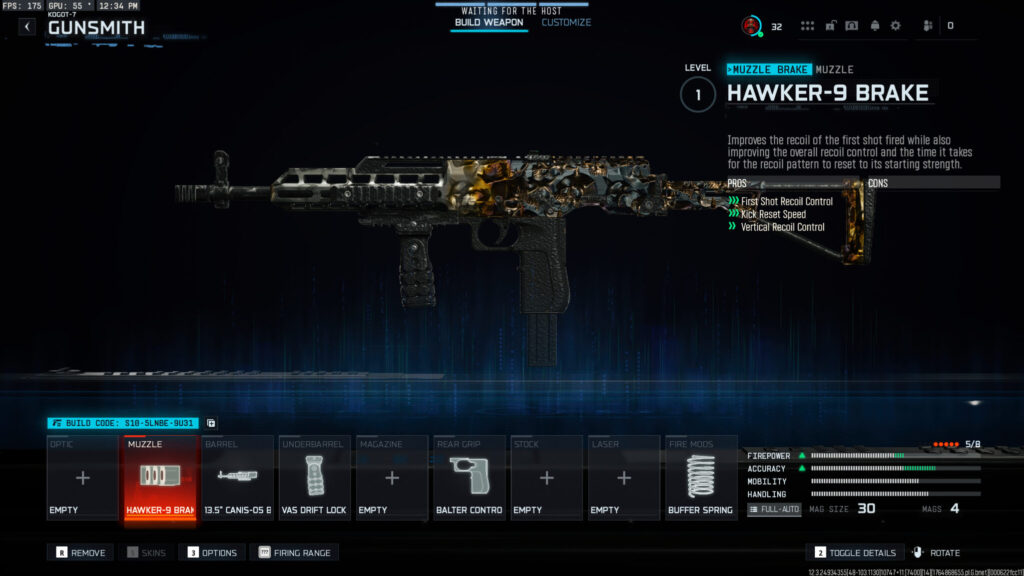Open the Build Weapon tab

point(489,22)
